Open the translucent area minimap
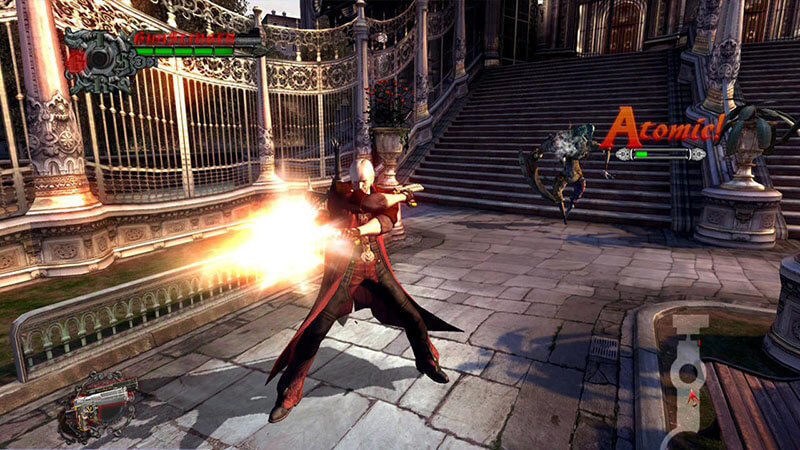Screen dimensions: 800x450 [688, 372]
